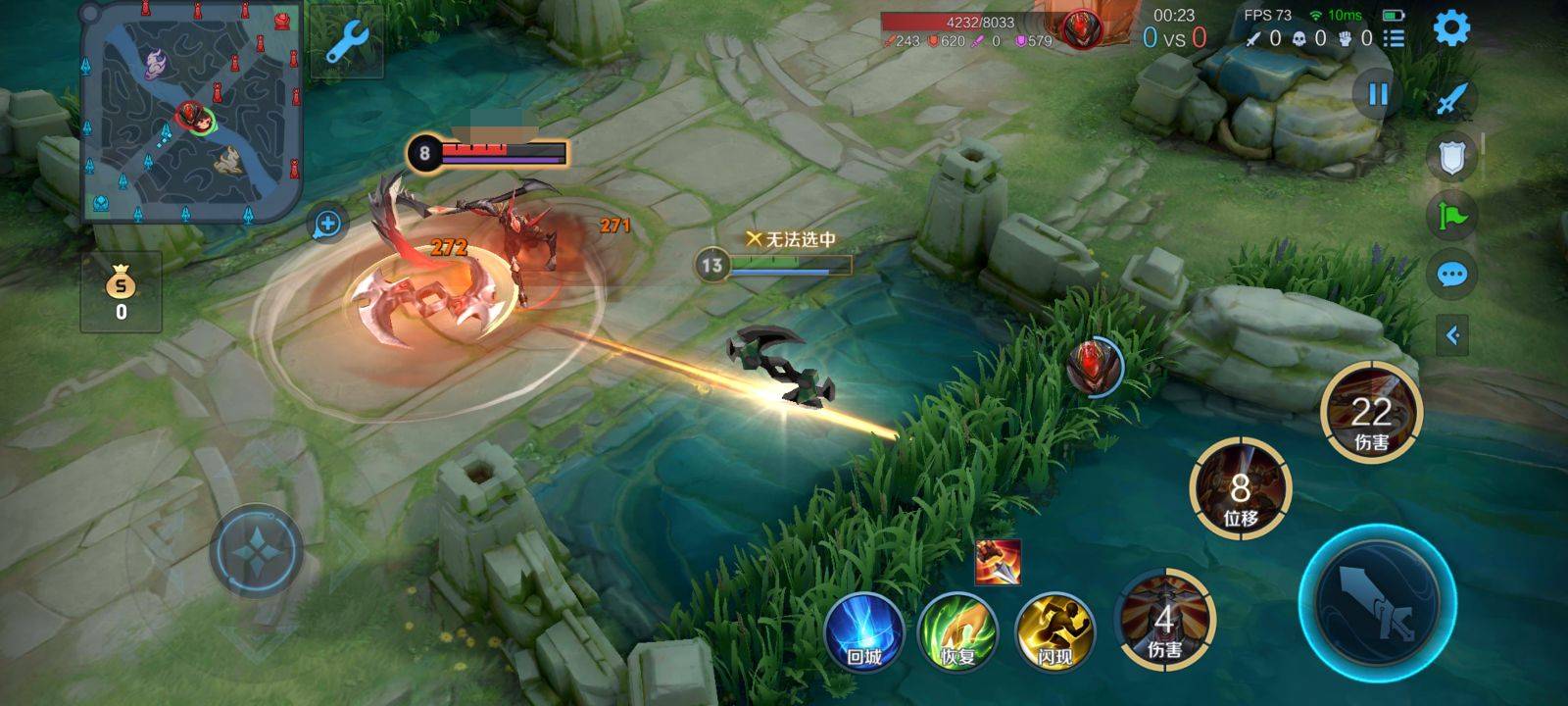Activate the 回城 recall ability
This screenshot has height=706, width=1568.
click(x=863, y=630)
